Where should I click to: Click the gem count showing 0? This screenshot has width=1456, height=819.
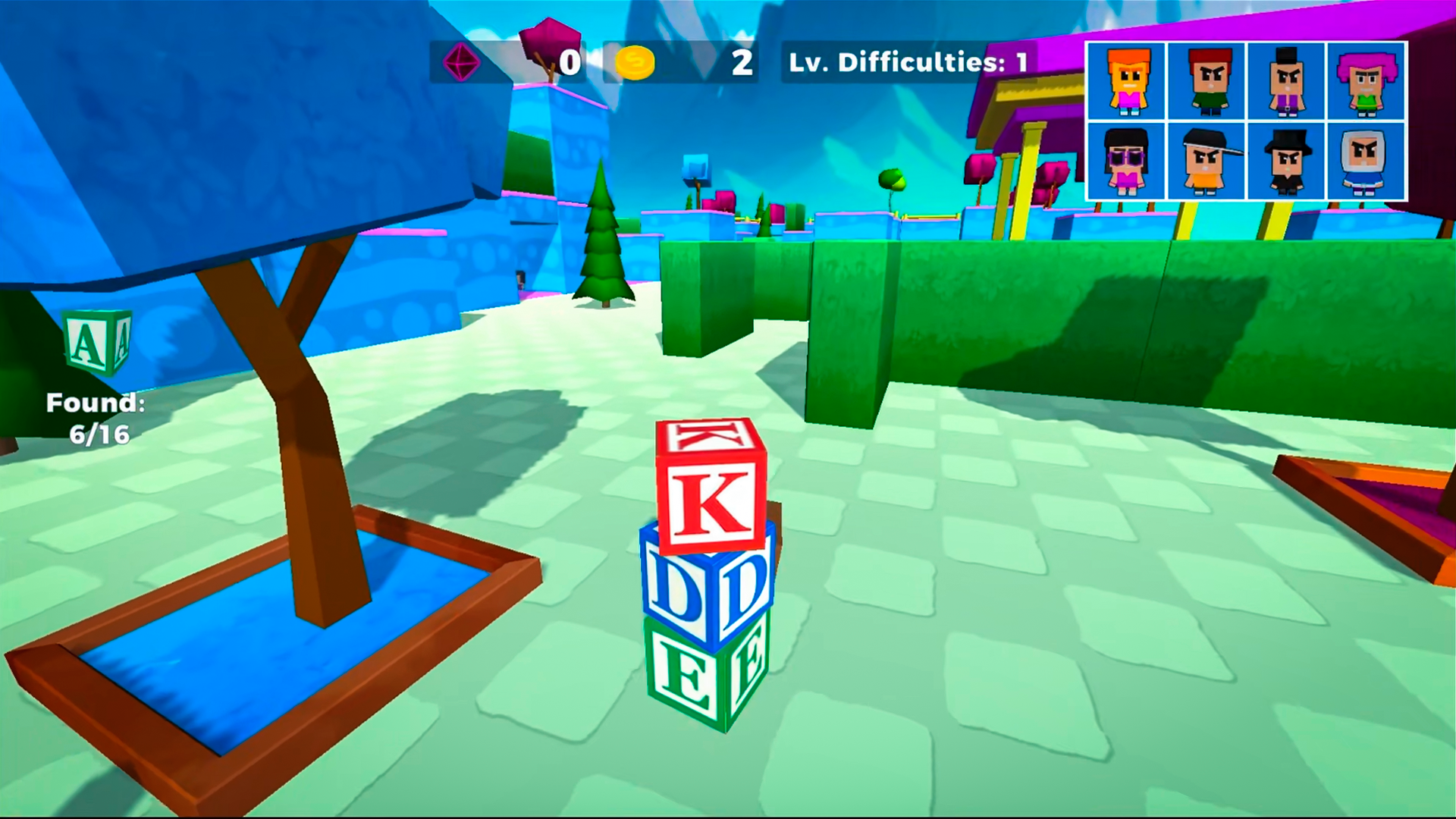click(570, 63)
